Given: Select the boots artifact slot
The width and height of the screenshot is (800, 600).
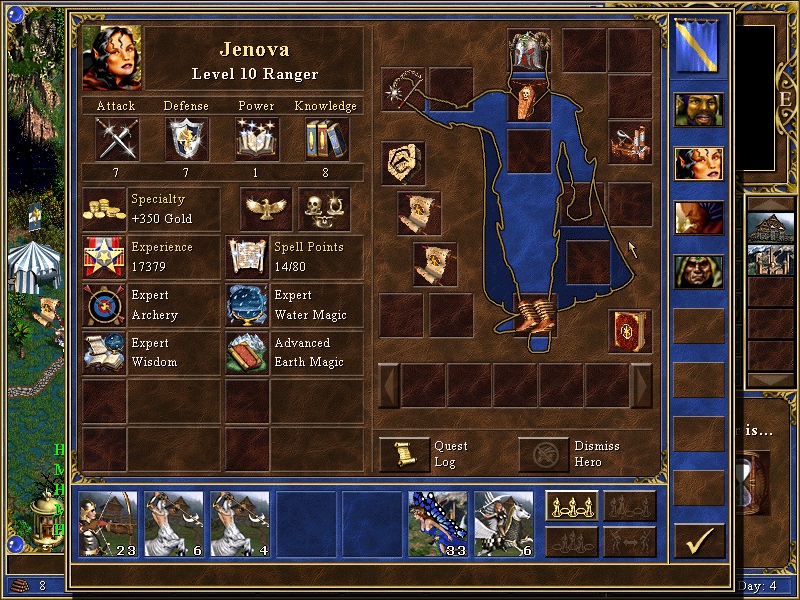Looking at the screenshot, I should click(x=529, y=315).
